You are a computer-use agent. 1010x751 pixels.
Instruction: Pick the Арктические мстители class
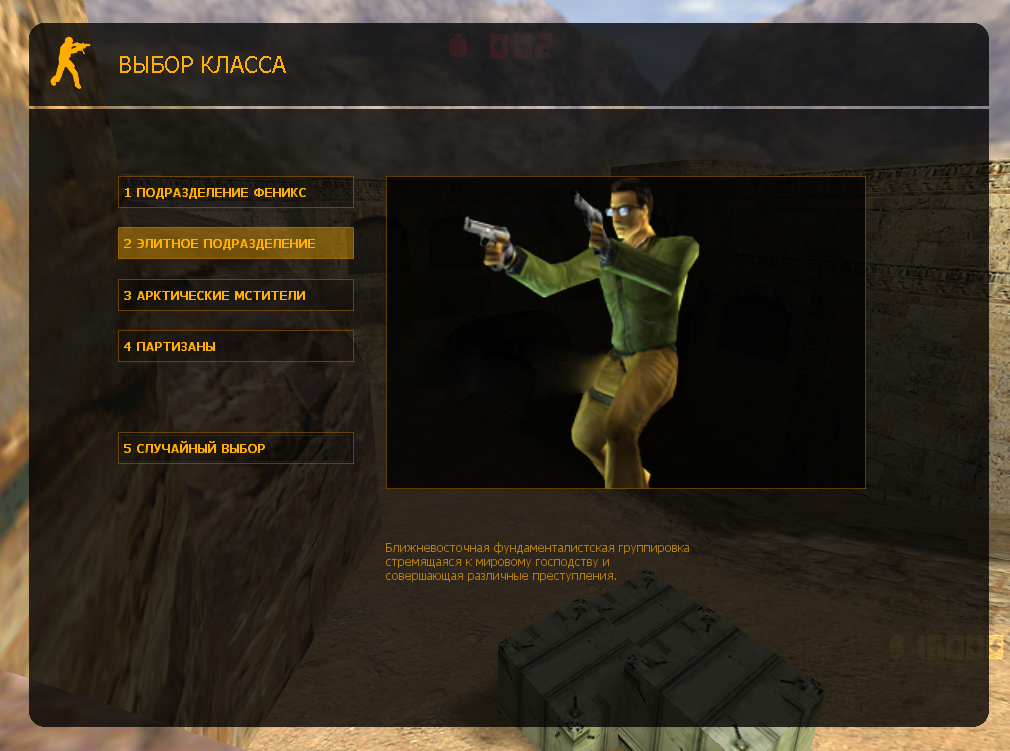click(235, 295)
